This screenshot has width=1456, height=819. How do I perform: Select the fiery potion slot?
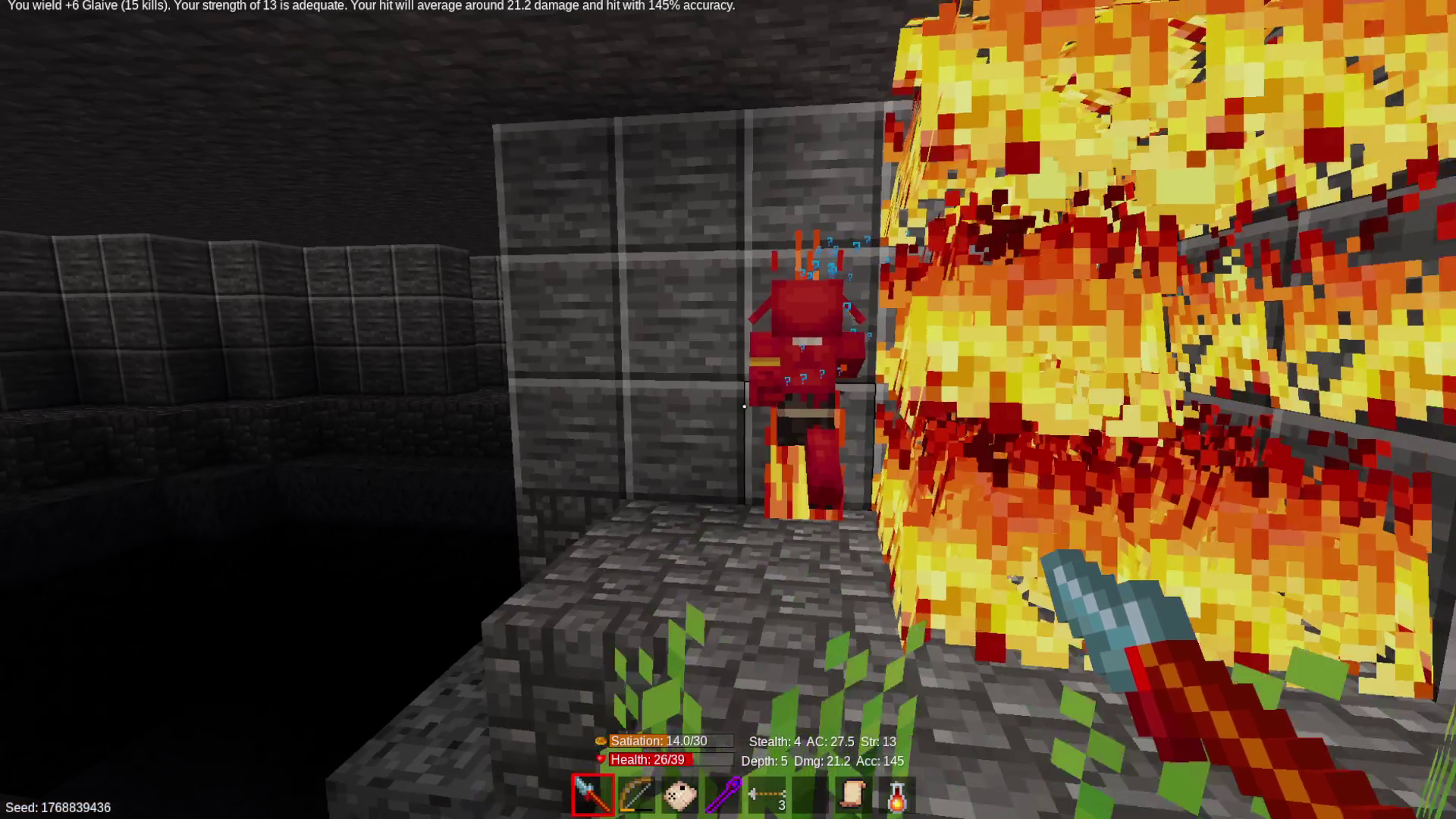tap(896, 795)
